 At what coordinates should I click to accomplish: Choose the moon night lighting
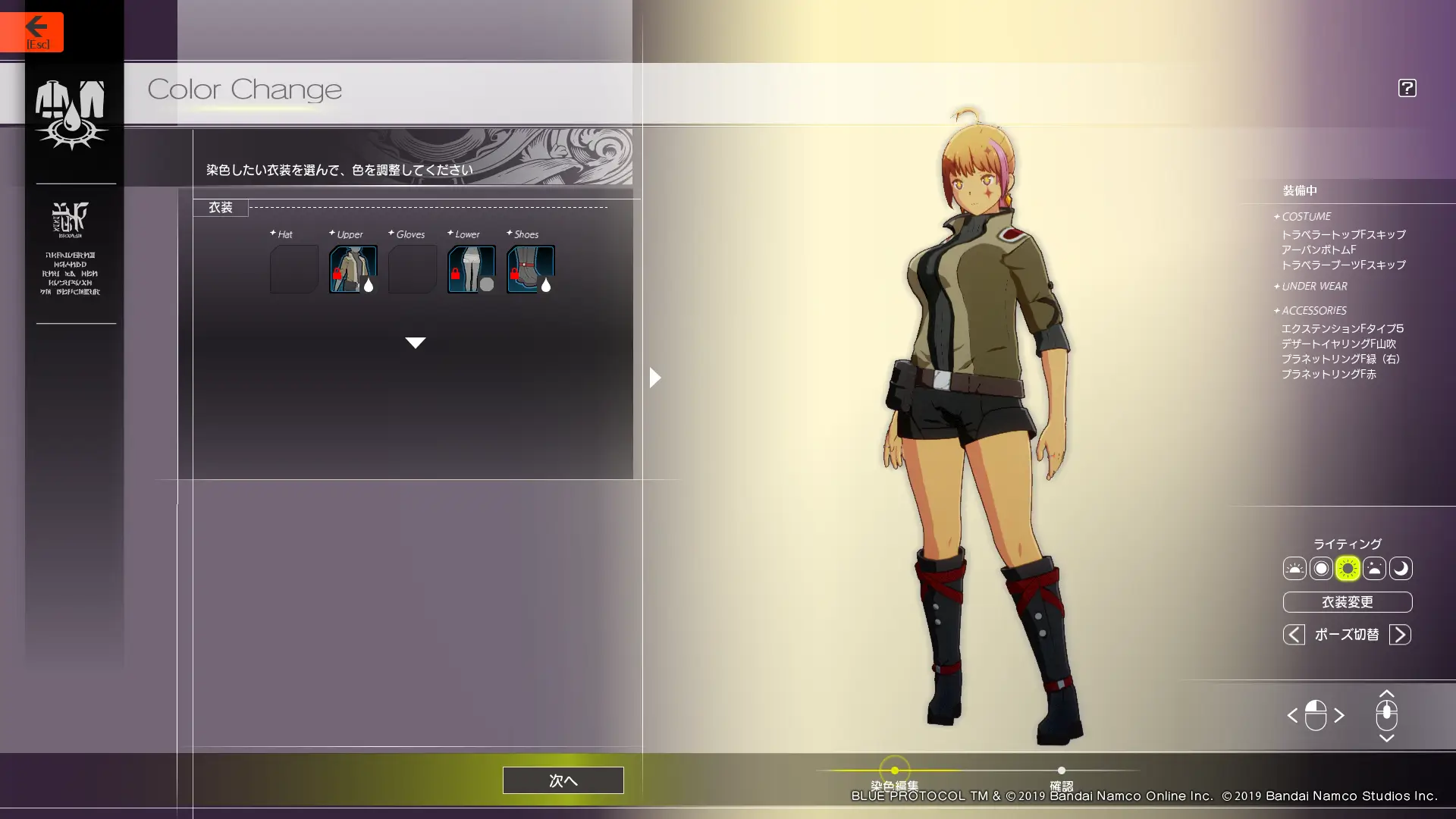tap(1401, 569)
